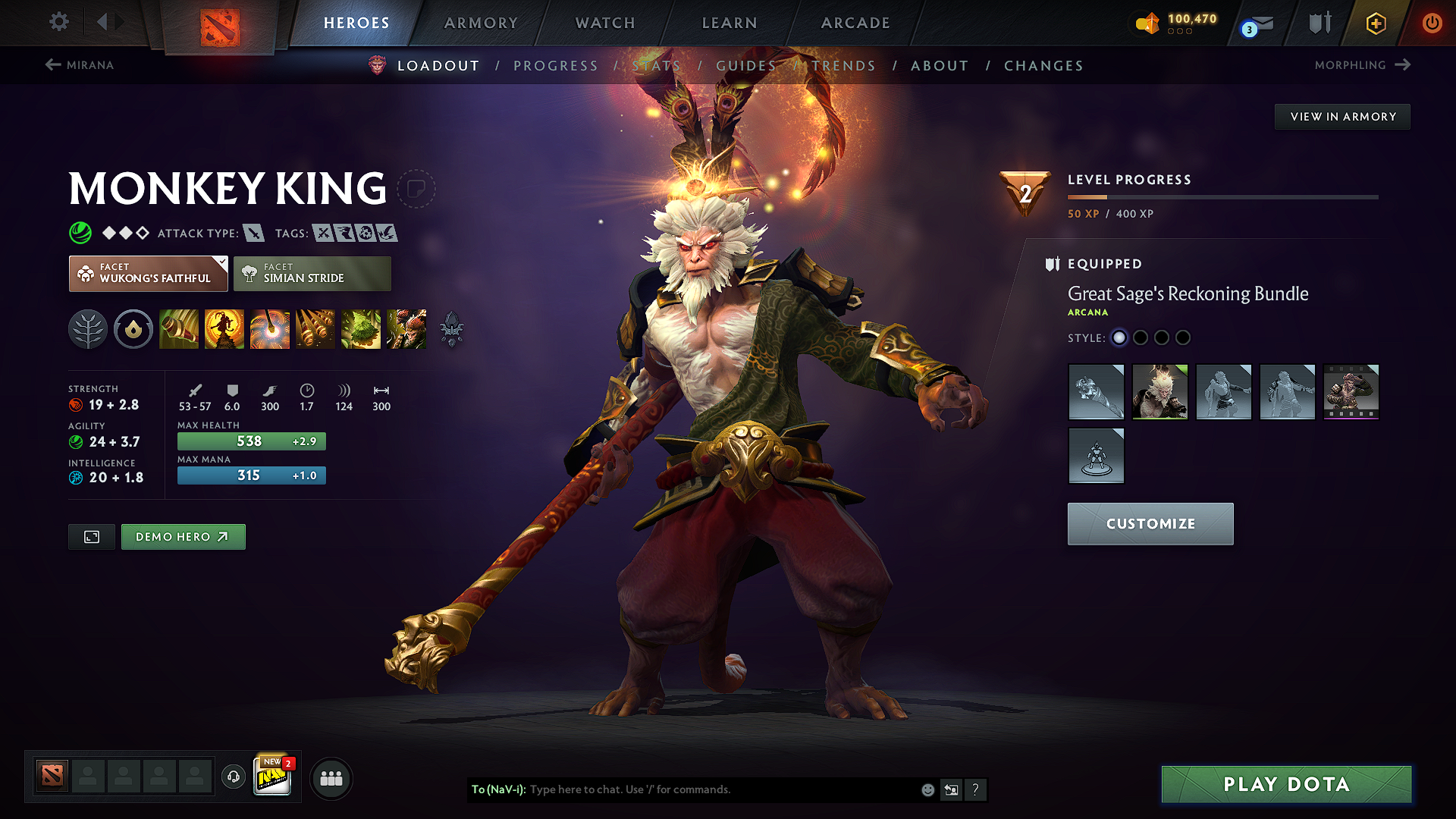
Task: Switch to the Simian Stride facet
Action: (312, 273)
